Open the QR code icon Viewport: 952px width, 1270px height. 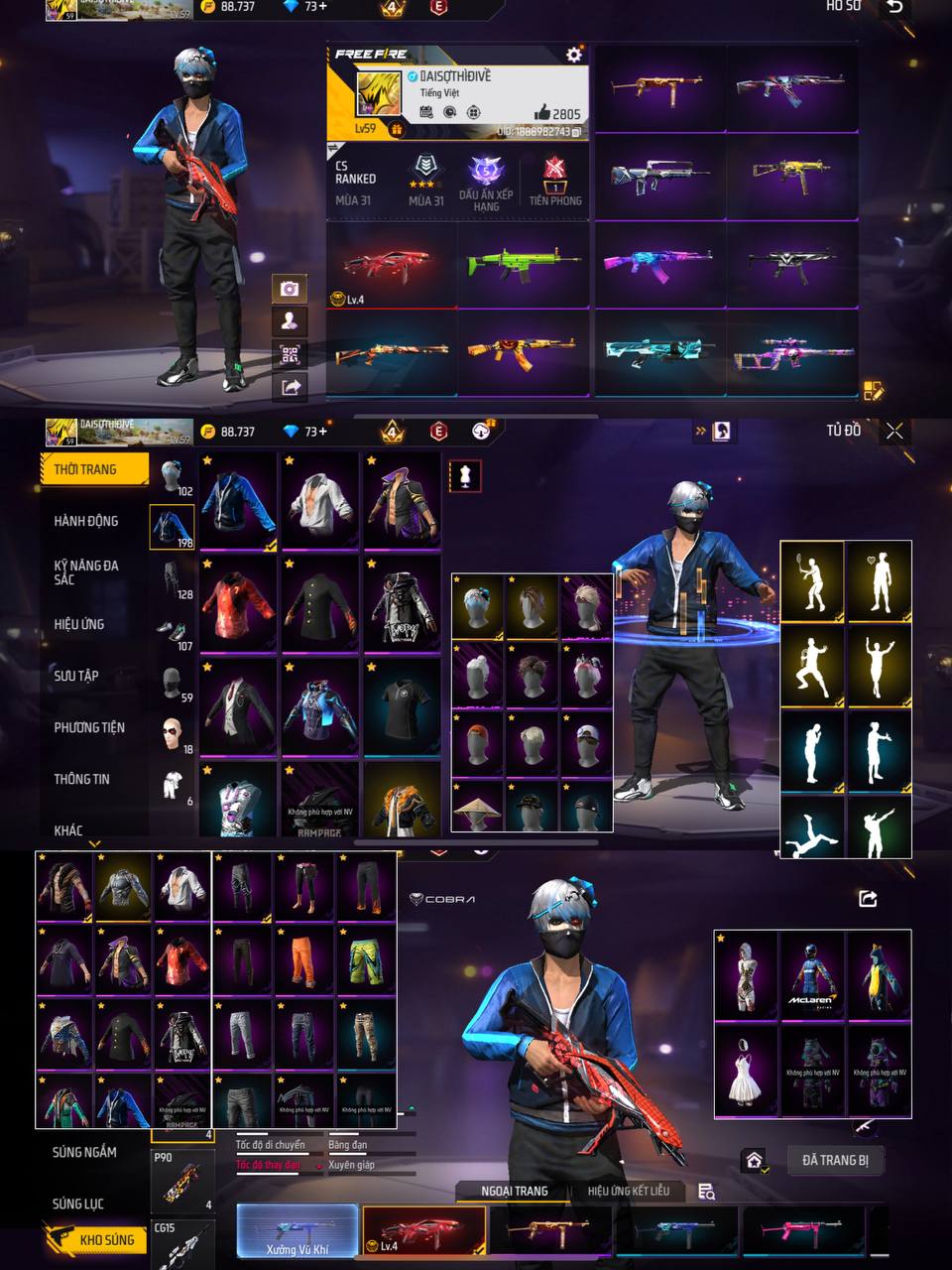(x=290, y=354)
